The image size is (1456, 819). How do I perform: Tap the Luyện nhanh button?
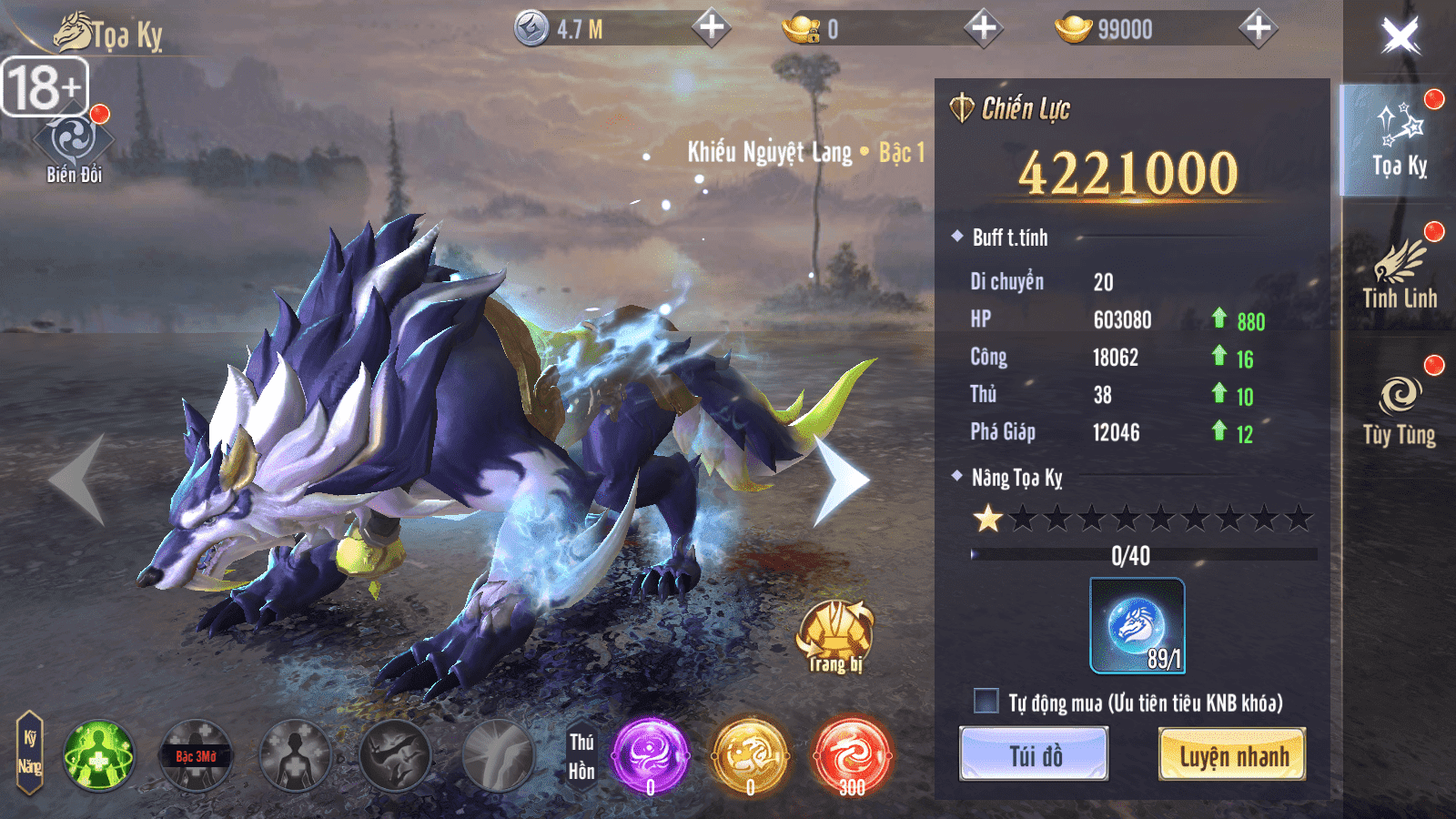(1232, 754)
